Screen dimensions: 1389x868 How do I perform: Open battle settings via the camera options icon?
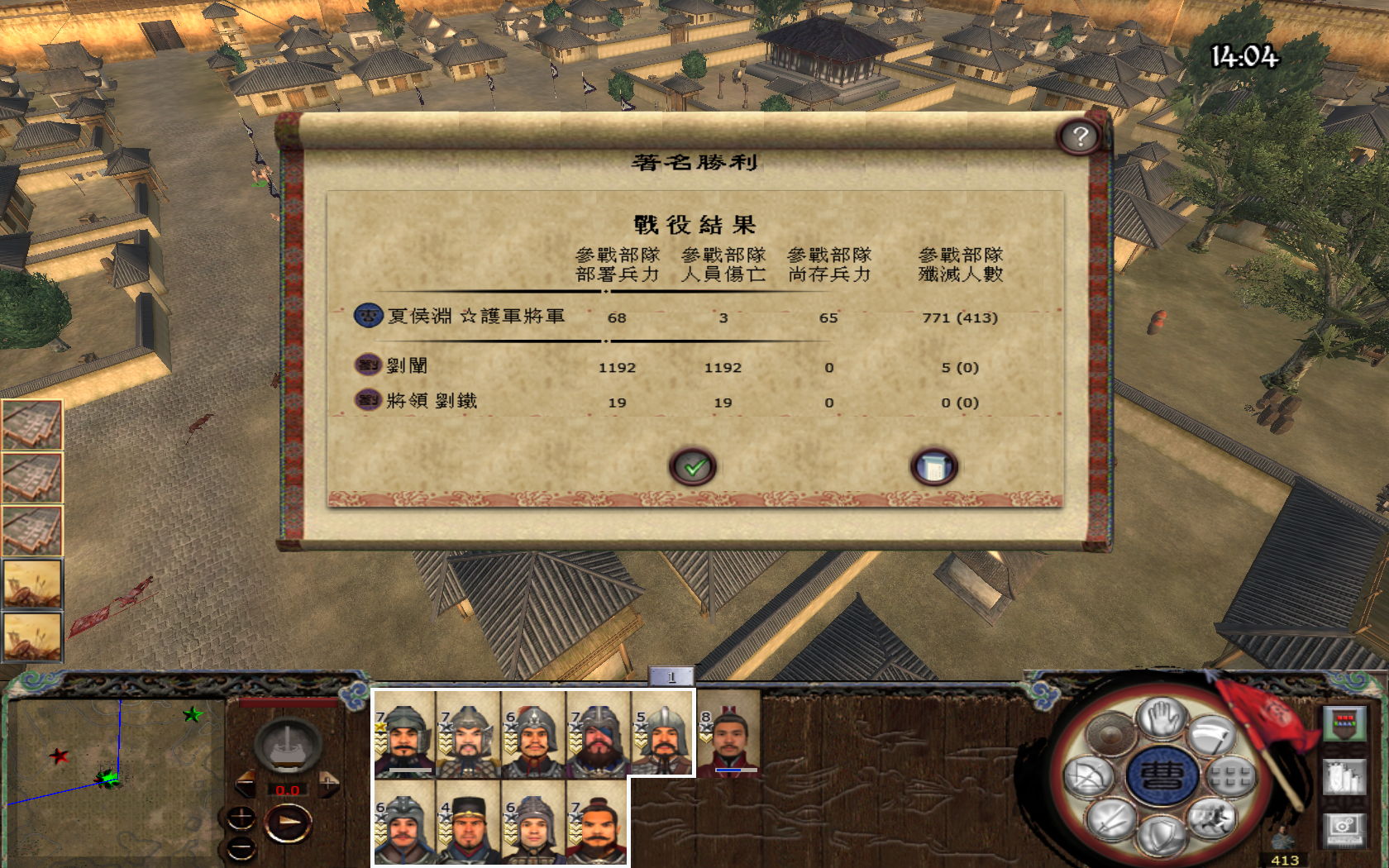point(1344,830)
